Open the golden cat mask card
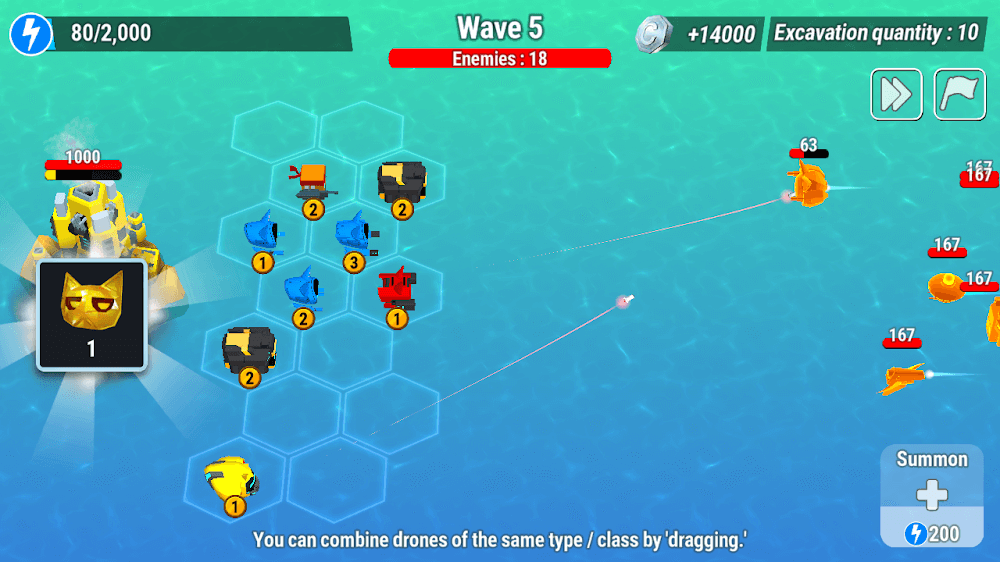 click(92, 315)
